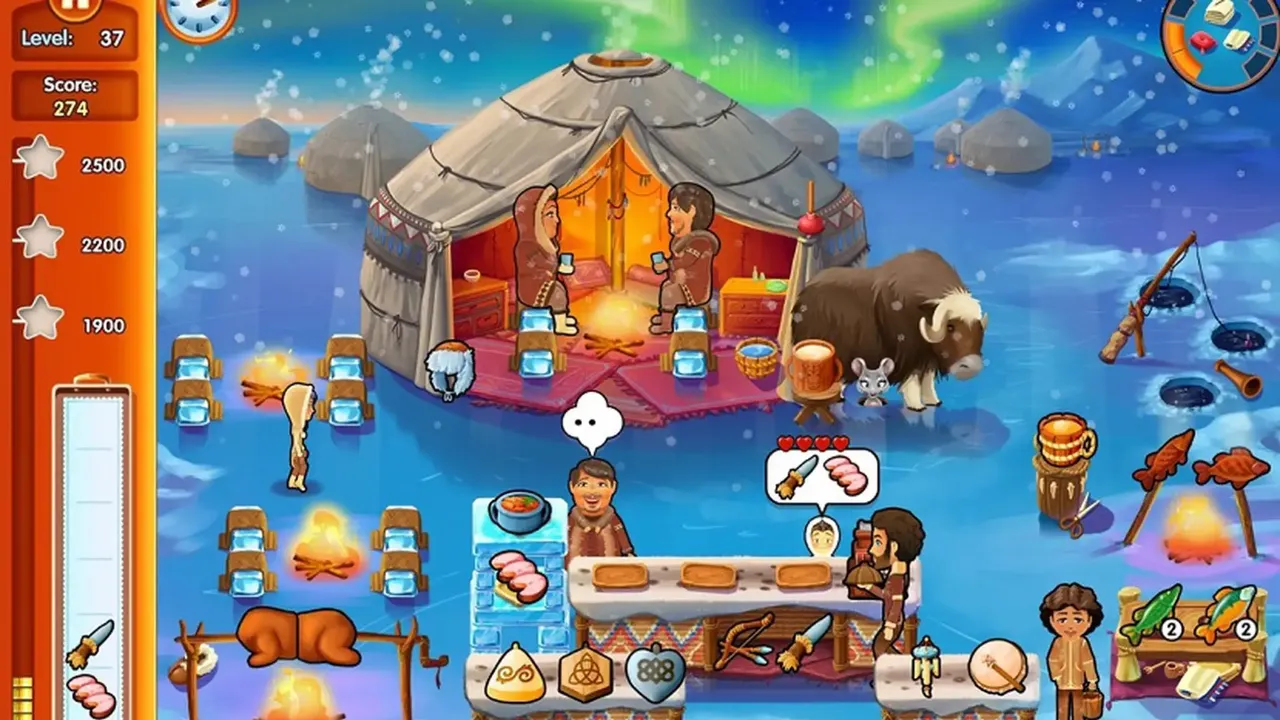Select the hexagonal triquetra amulet

click(585, 674)
